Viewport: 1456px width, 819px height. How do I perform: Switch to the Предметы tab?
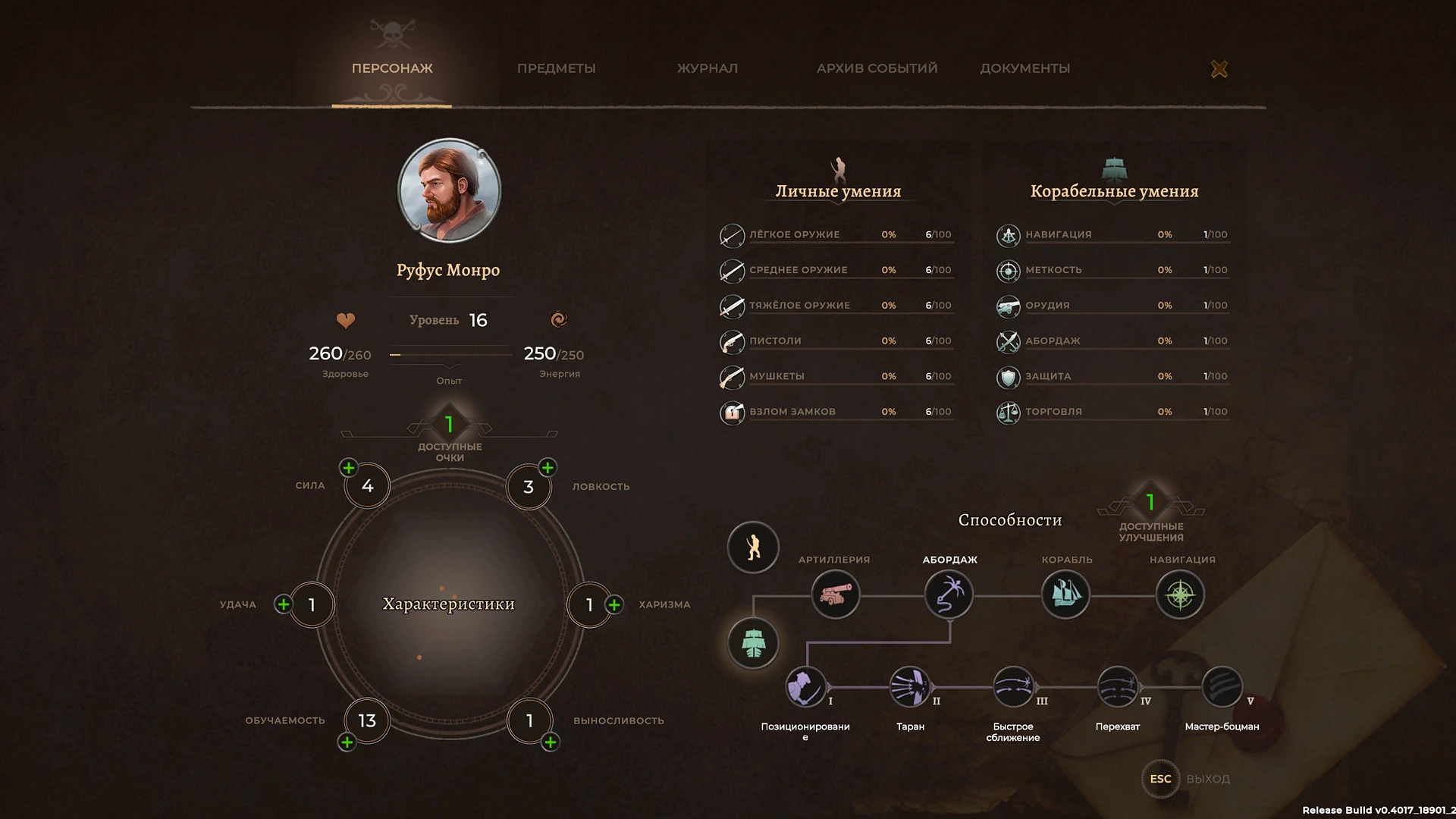click(x=556, y=68)
